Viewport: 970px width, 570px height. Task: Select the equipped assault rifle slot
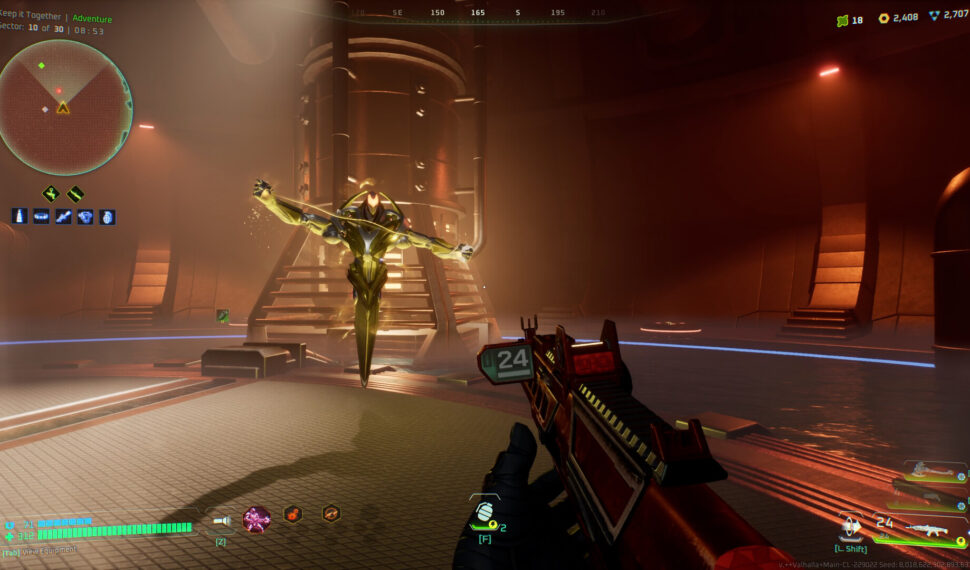point(925,527)
